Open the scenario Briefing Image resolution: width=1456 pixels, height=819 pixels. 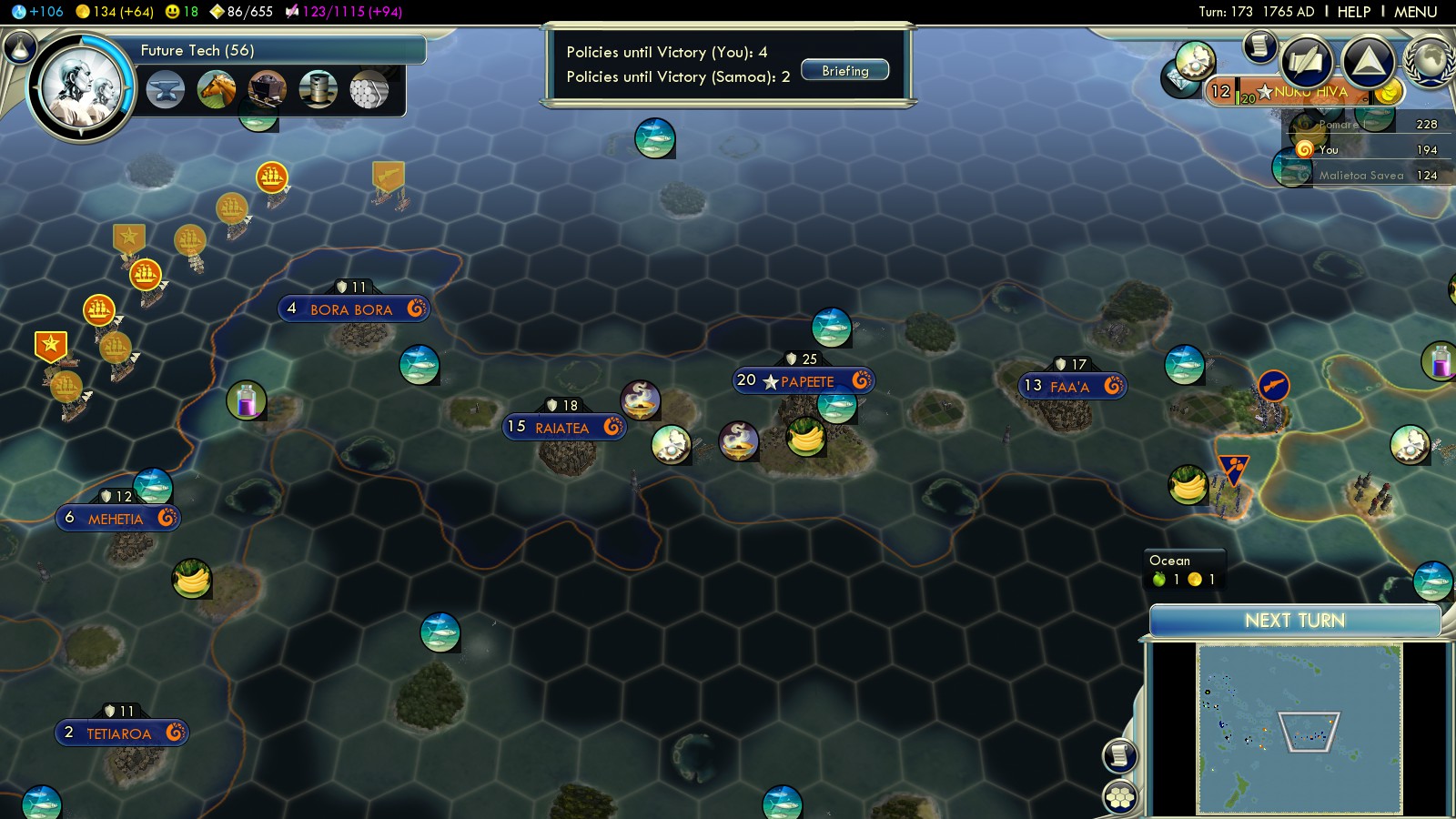point(844,71)
